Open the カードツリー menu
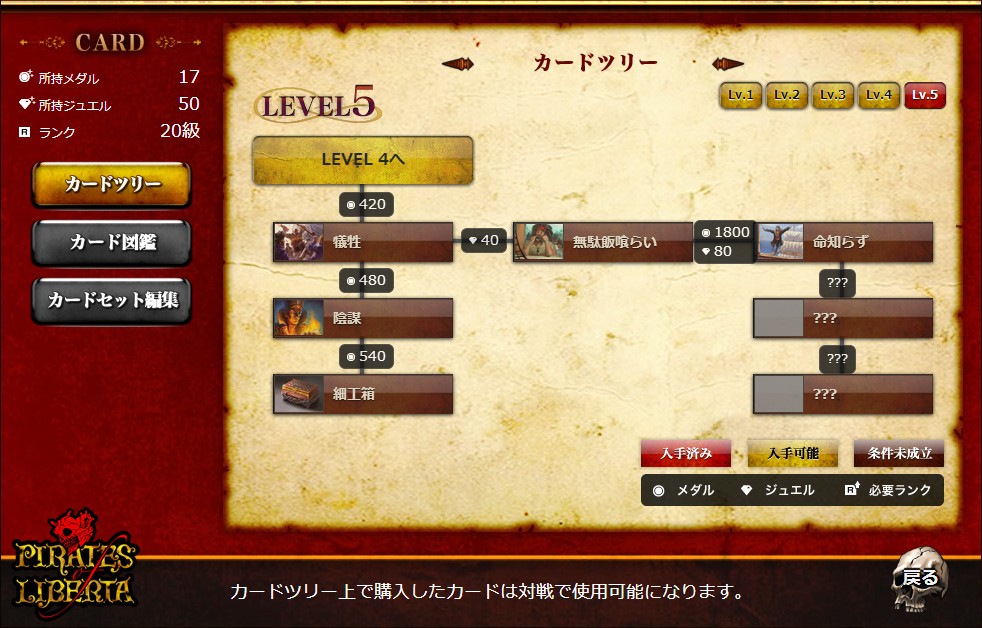 [111, 185]
